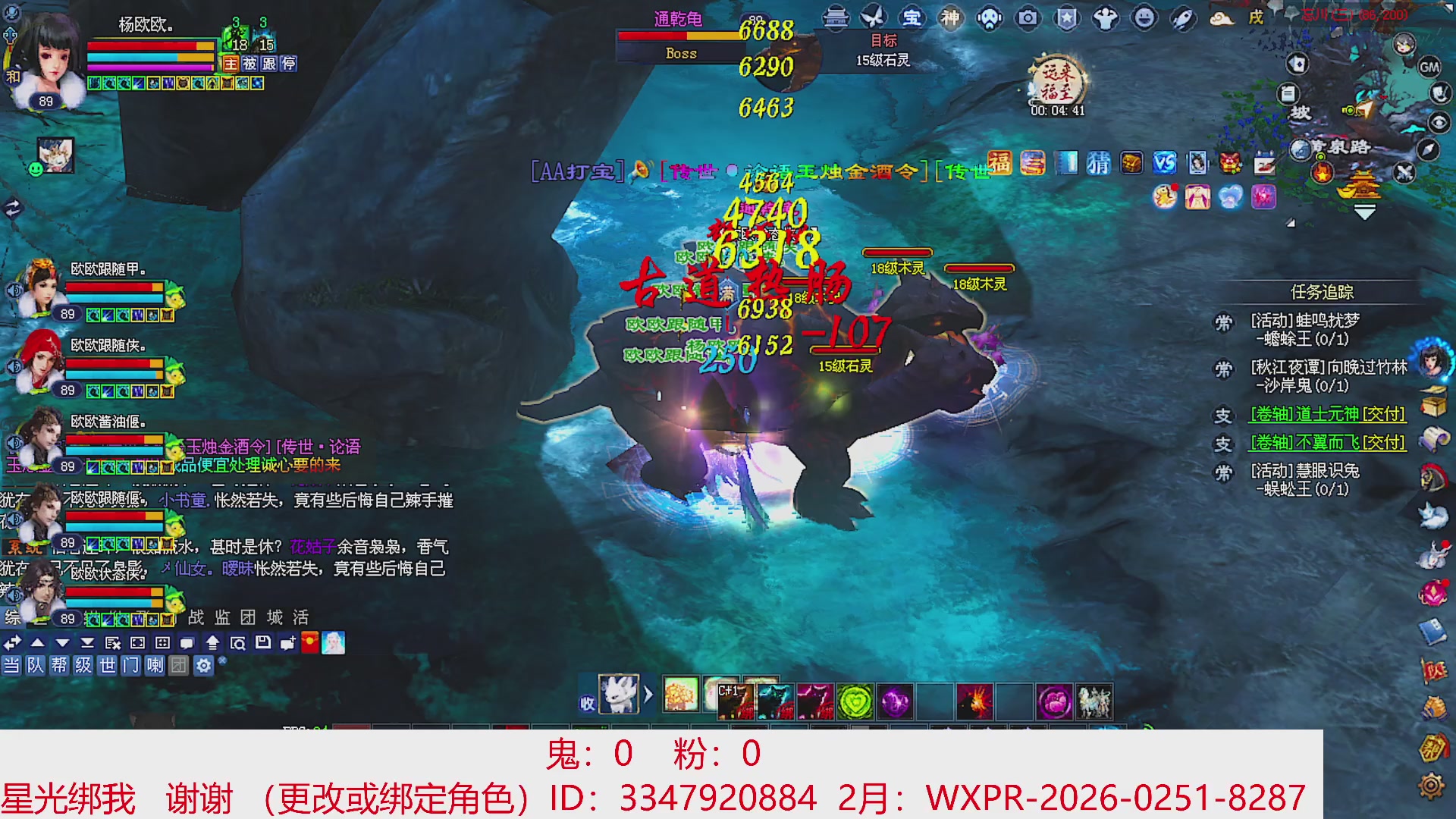Toggle the greyed 团 team channel button
This screenshot has height=819, width=1456.
pos(180,667)
